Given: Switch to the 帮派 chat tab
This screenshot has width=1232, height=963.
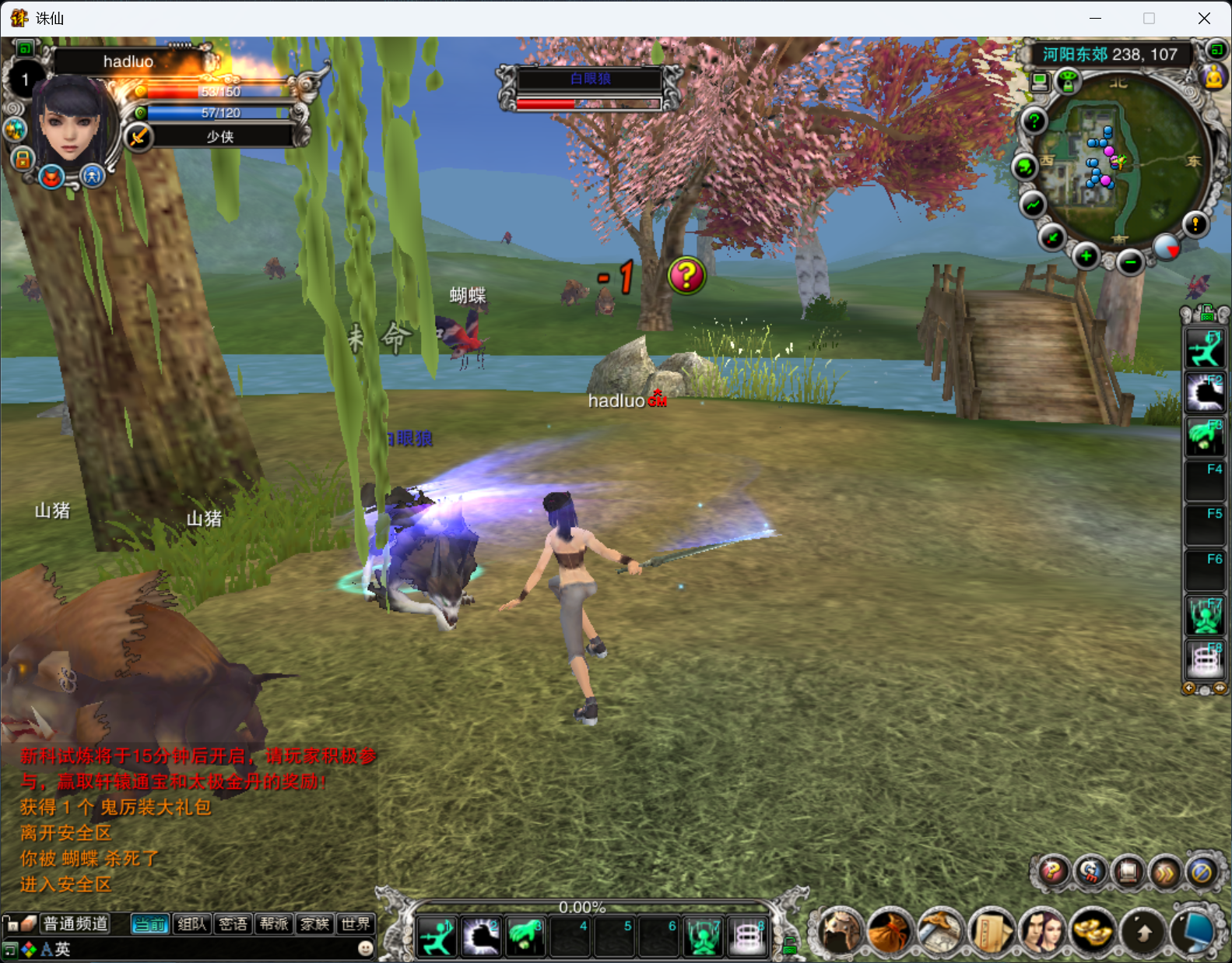Looking at the screenshot, I should [x=274, y=924].
